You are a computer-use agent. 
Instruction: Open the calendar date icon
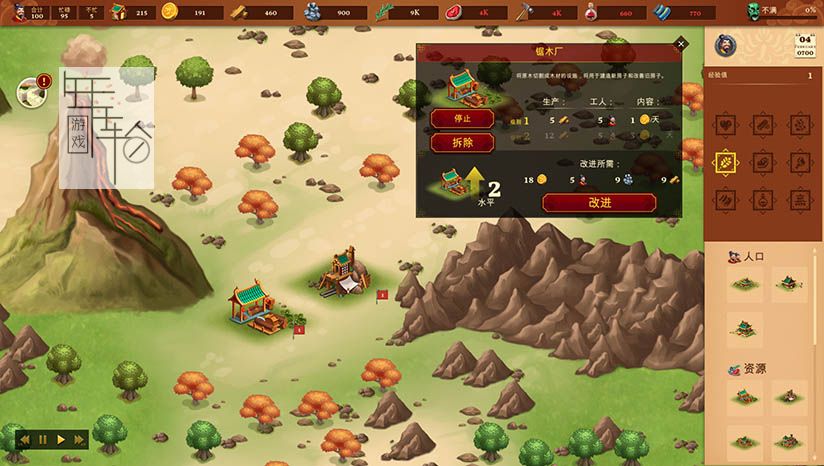[x=806, y=45]
